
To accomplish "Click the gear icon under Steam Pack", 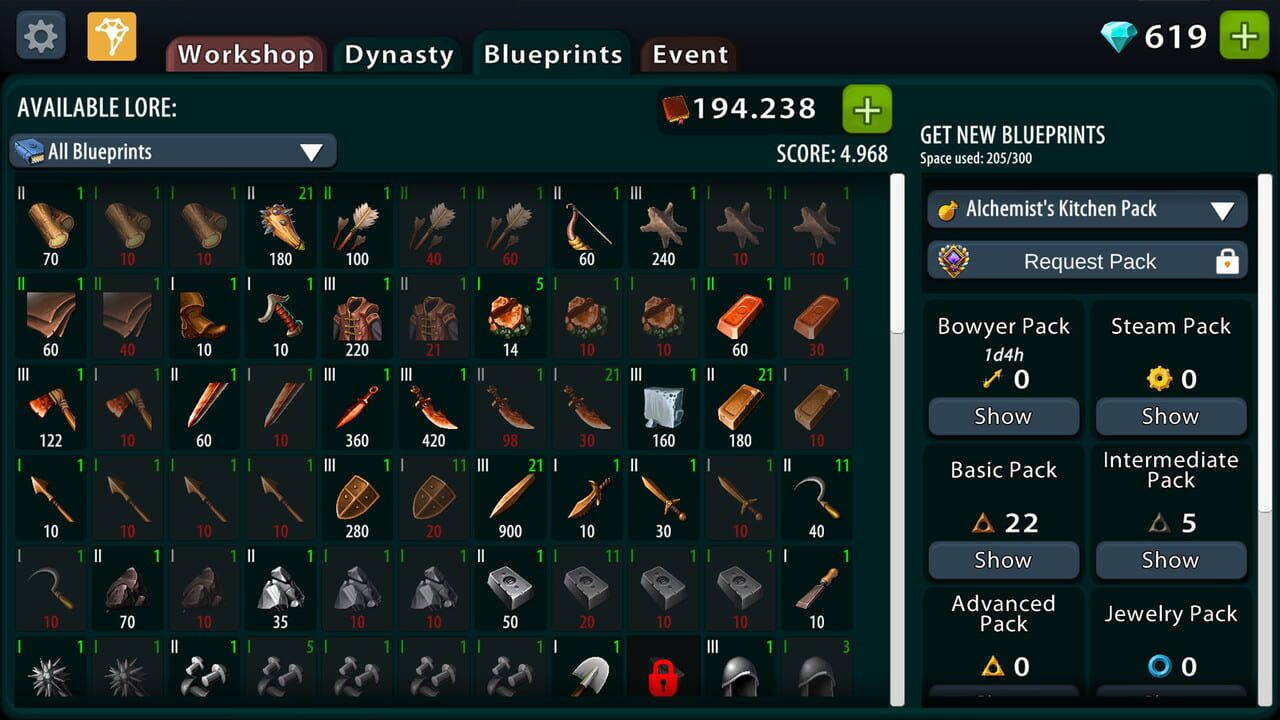I will (x=1159, y=379).
